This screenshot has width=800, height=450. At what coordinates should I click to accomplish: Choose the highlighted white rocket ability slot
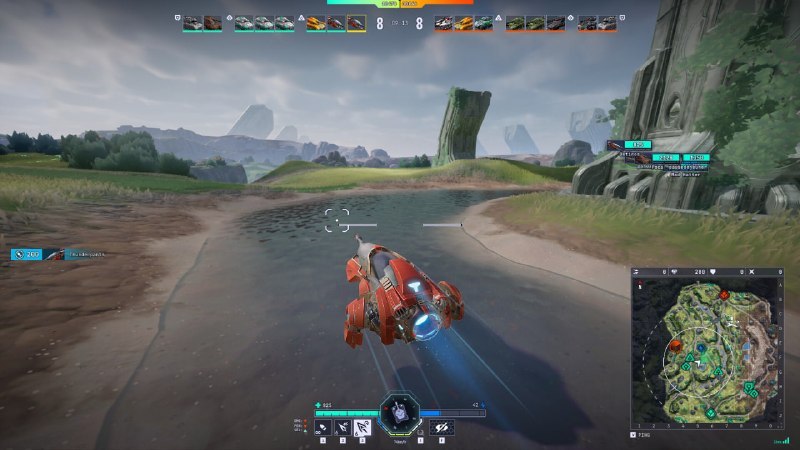pos(363,427)
